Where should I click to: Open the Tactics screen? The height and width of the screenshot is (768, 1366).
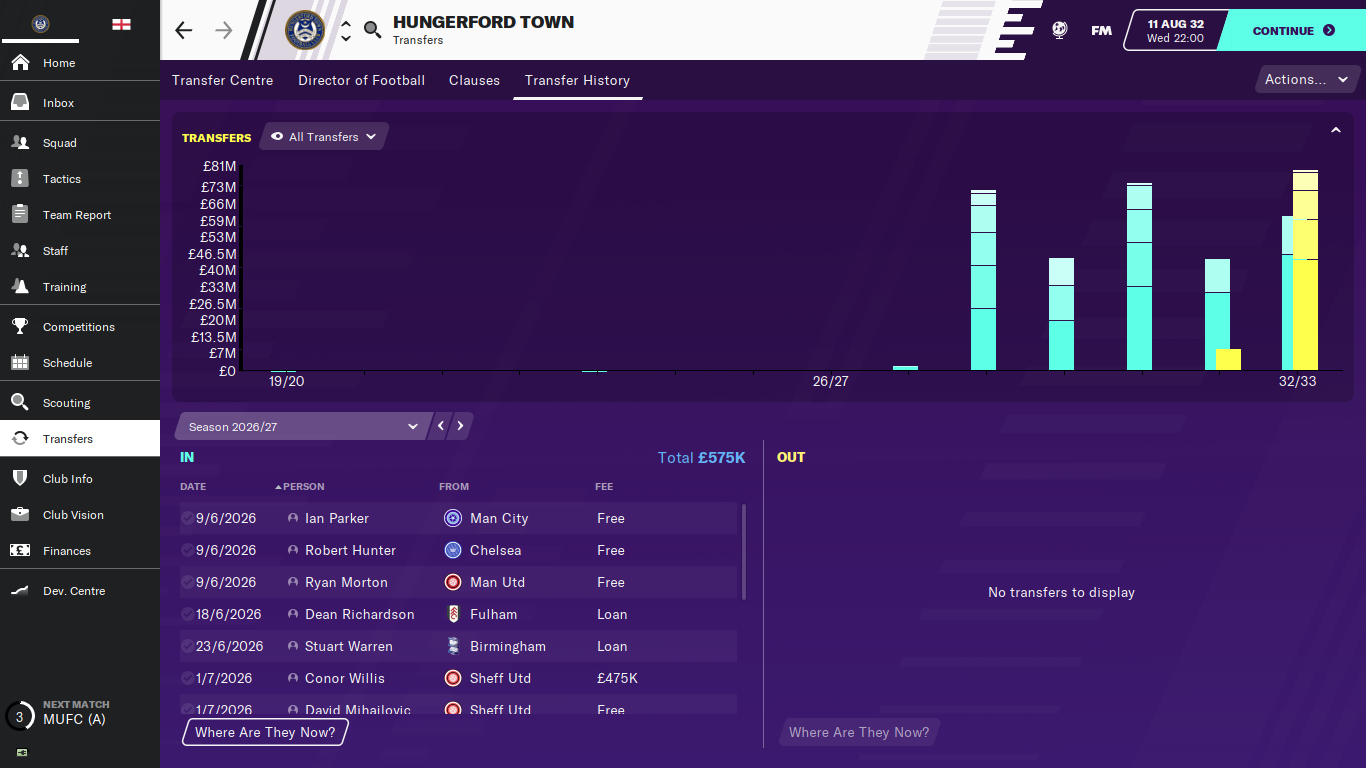point(61,179)
